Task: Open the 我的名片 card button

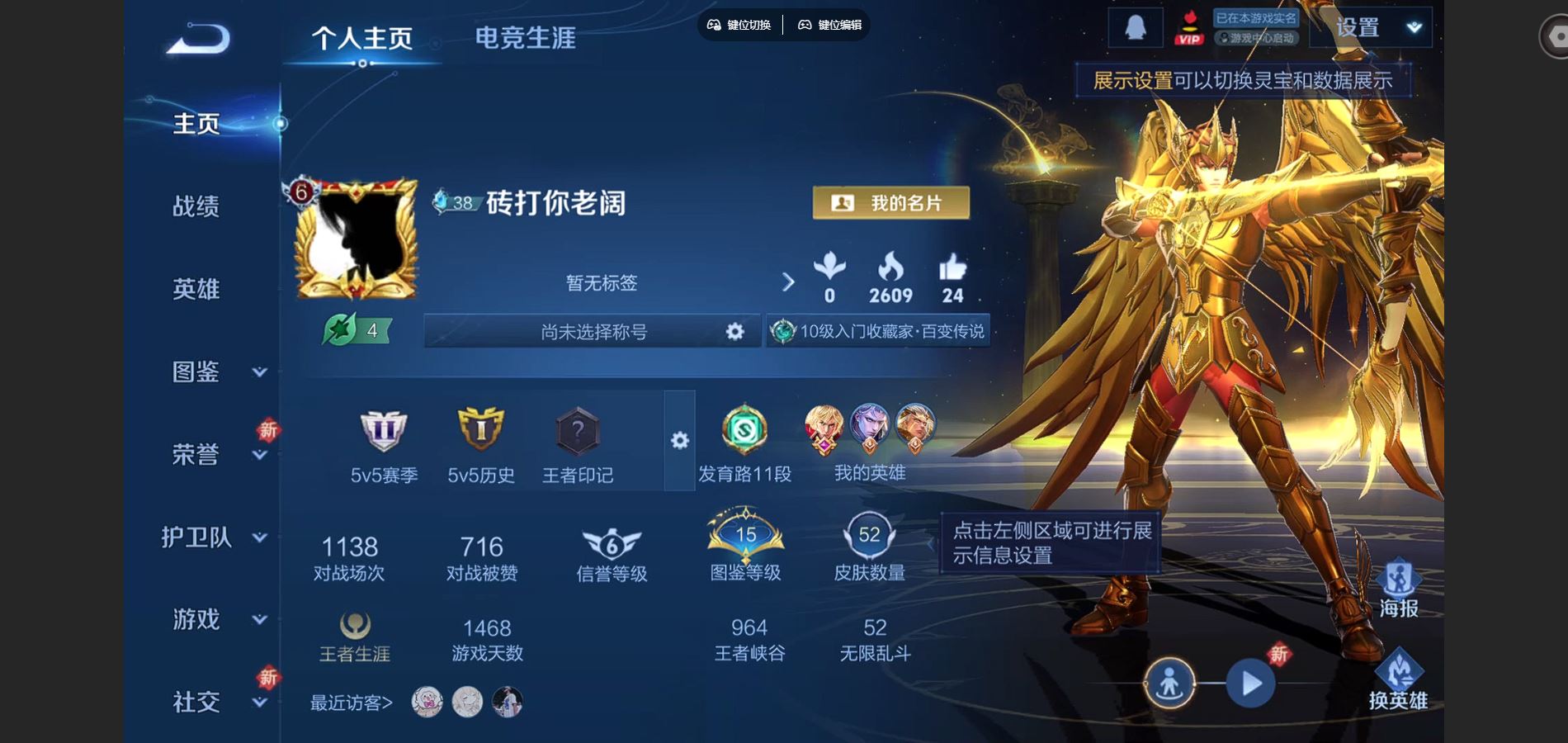Action: point(890,203)
